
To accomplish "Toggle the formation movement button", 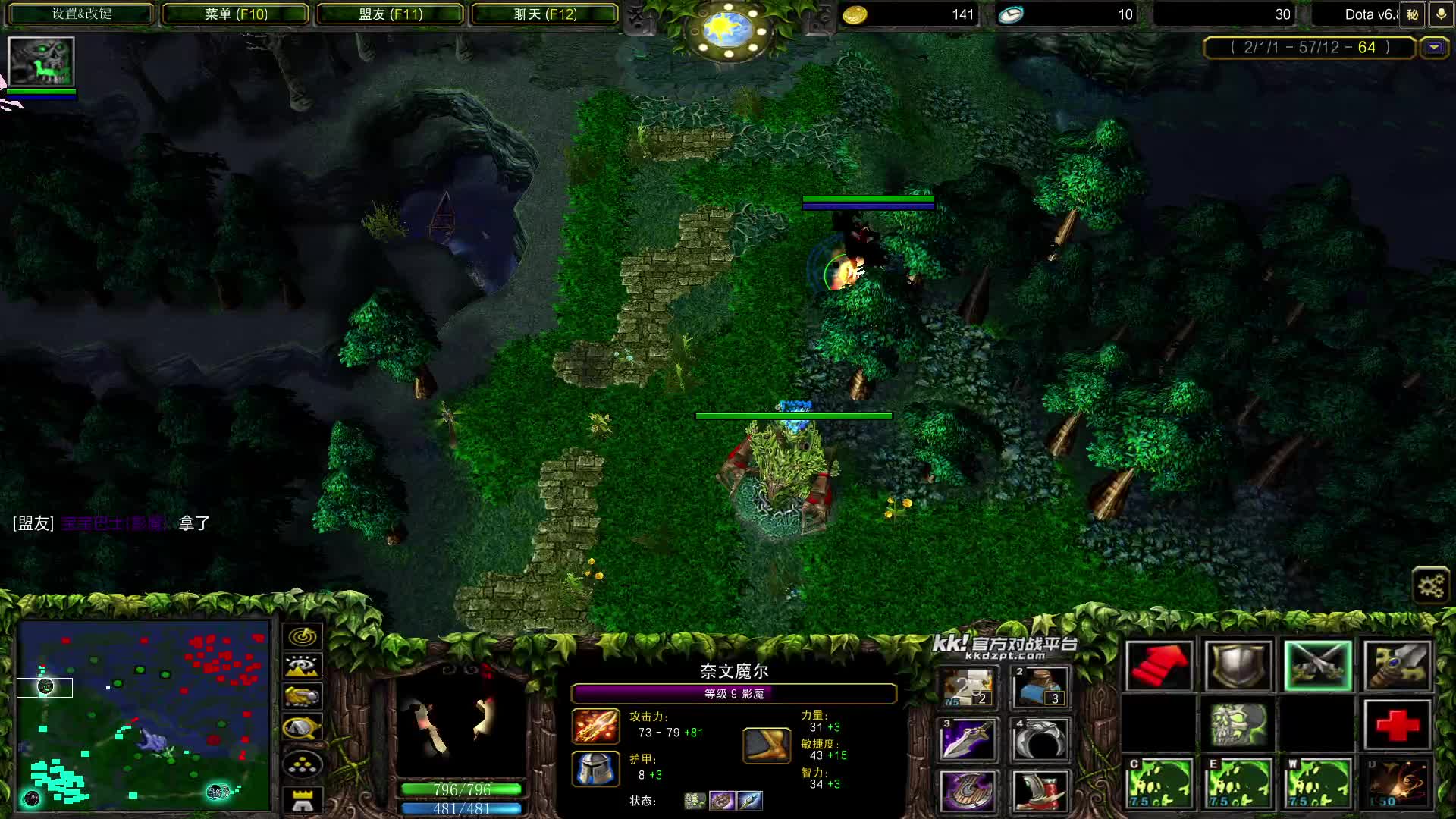I will (303, 765).
